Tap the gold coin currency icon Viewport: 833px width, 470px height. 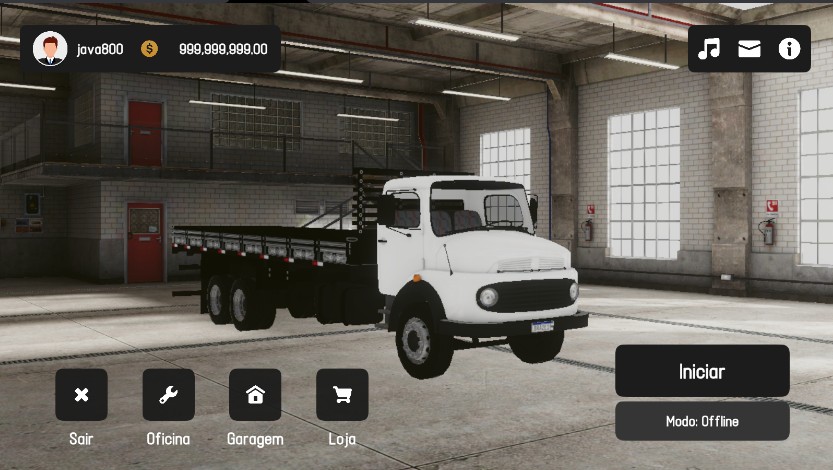pos(149,49)
